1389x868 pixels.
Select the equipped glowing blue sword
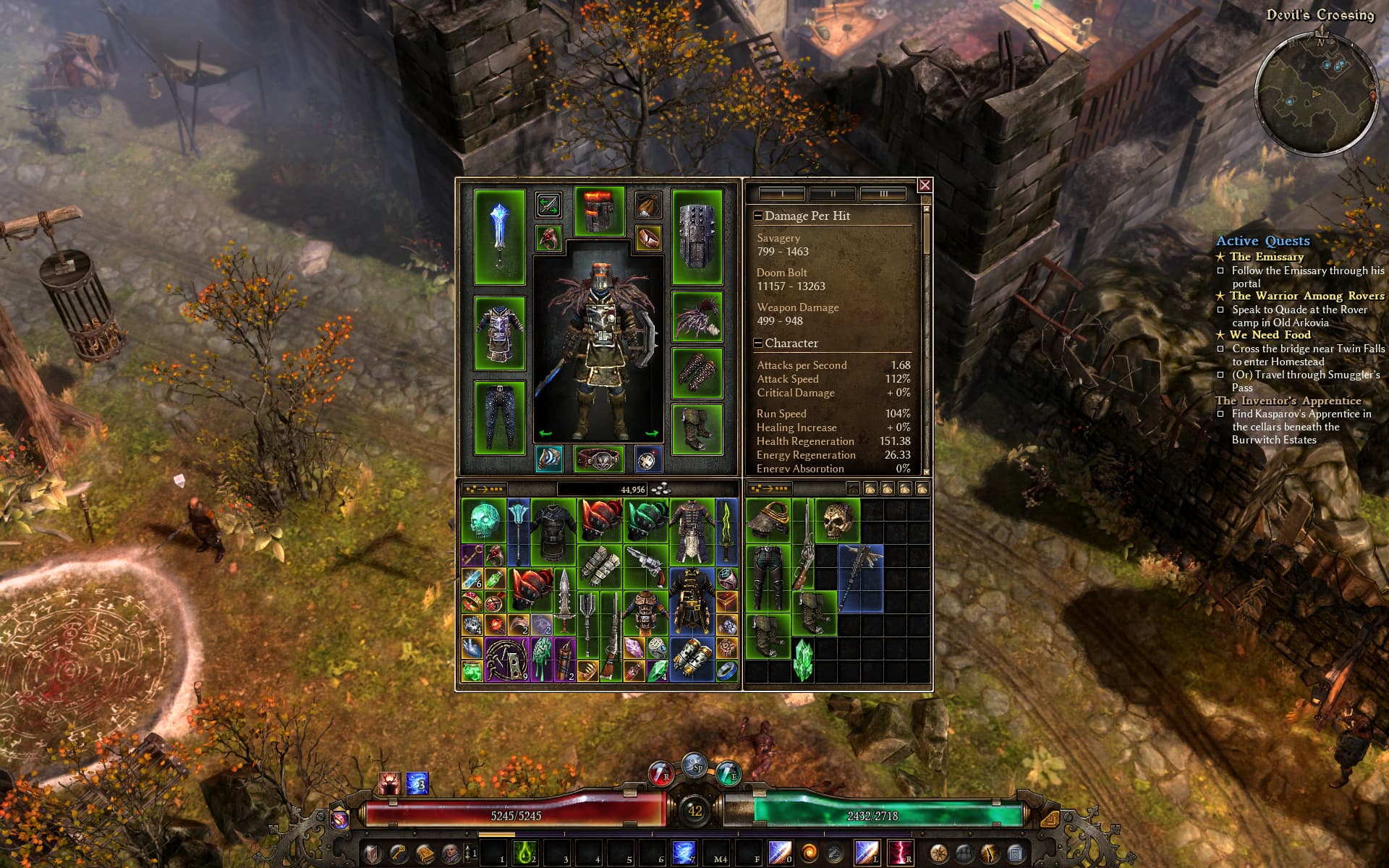499,237
